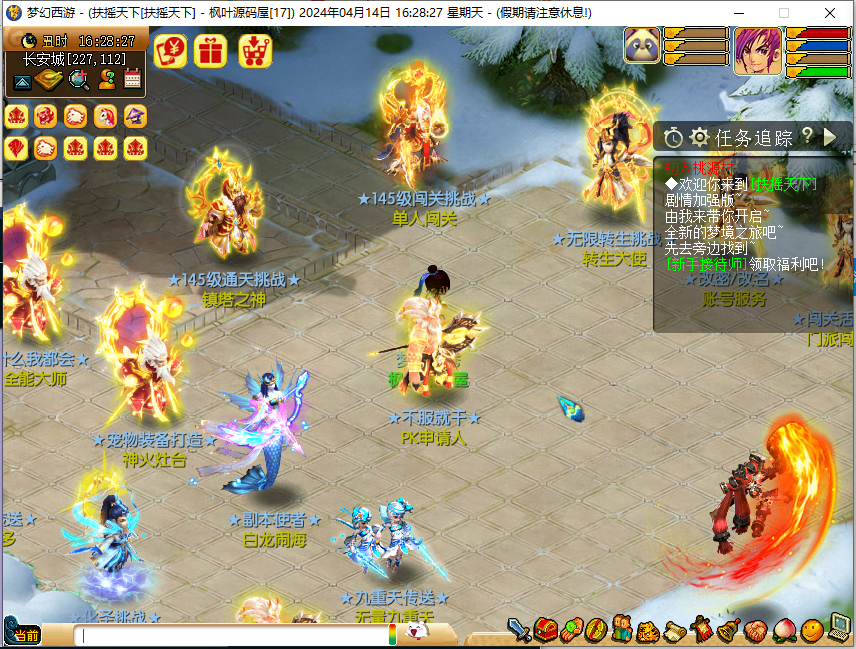Open the purple-haired character portrait
The image size is (856, 649).
(x=758, y=50)
